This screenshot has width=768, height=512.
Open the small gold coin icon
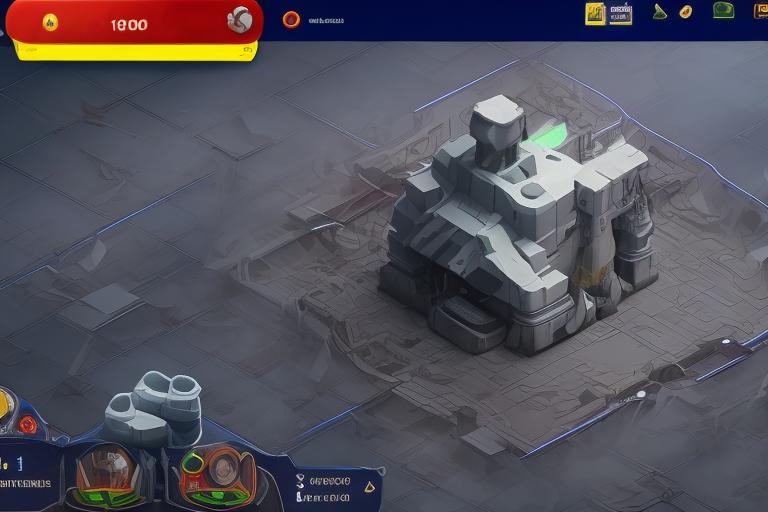[x=685, y=12]
